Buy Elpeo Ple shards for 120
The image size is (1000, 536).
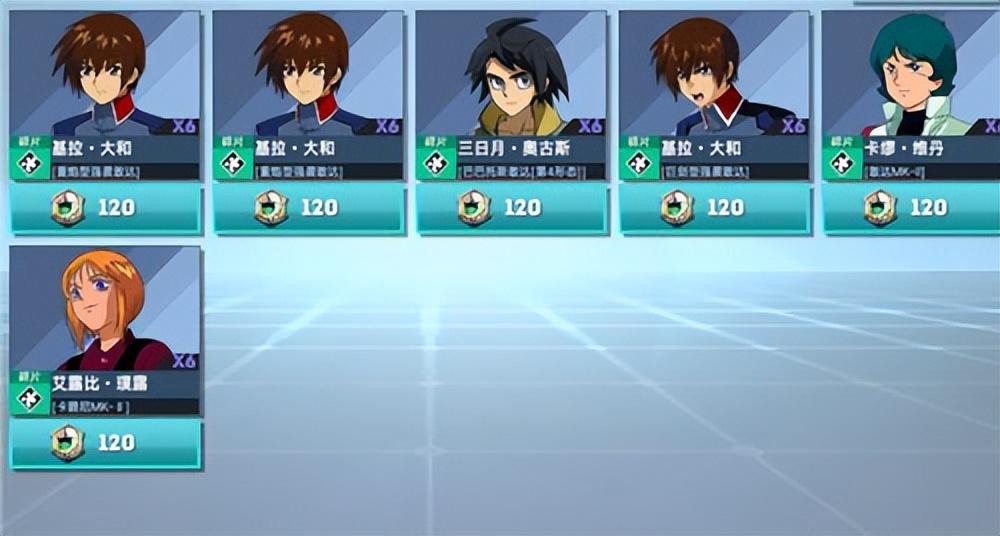[105, 443]
